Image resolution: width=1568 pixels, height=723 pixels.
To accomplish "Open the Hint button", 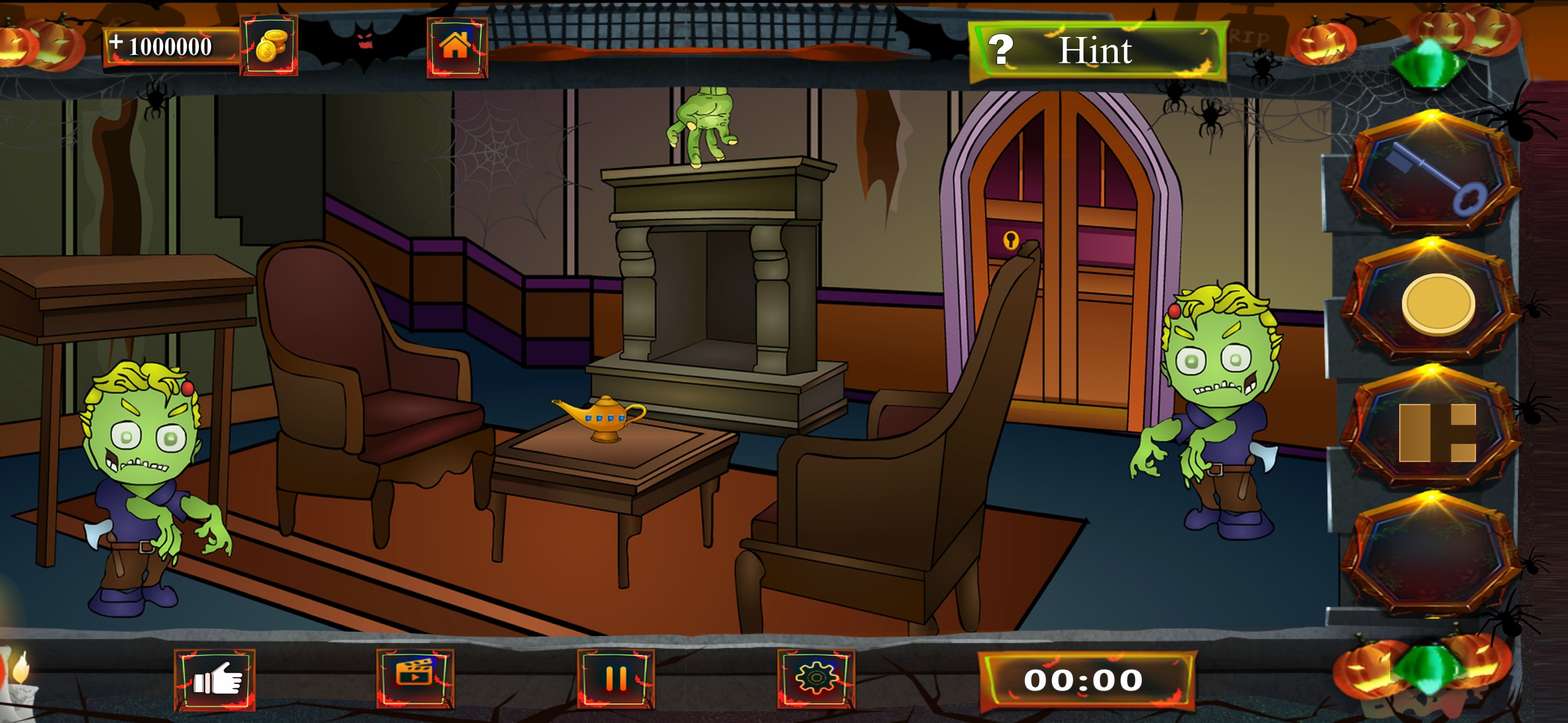I will 1096,50.
